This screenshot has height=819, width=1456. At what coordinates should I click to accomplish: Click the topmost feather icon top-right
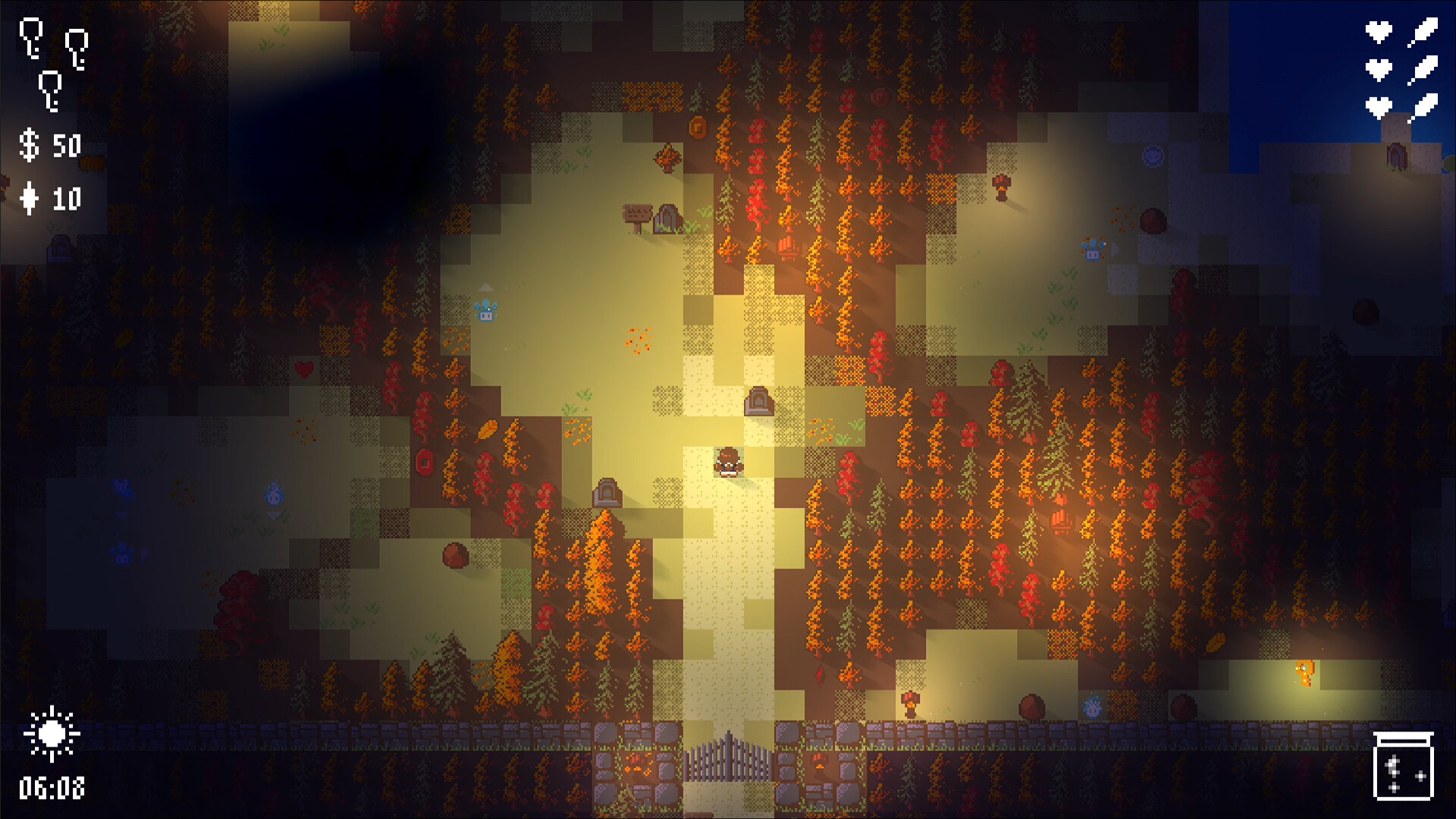point(1424,32)
